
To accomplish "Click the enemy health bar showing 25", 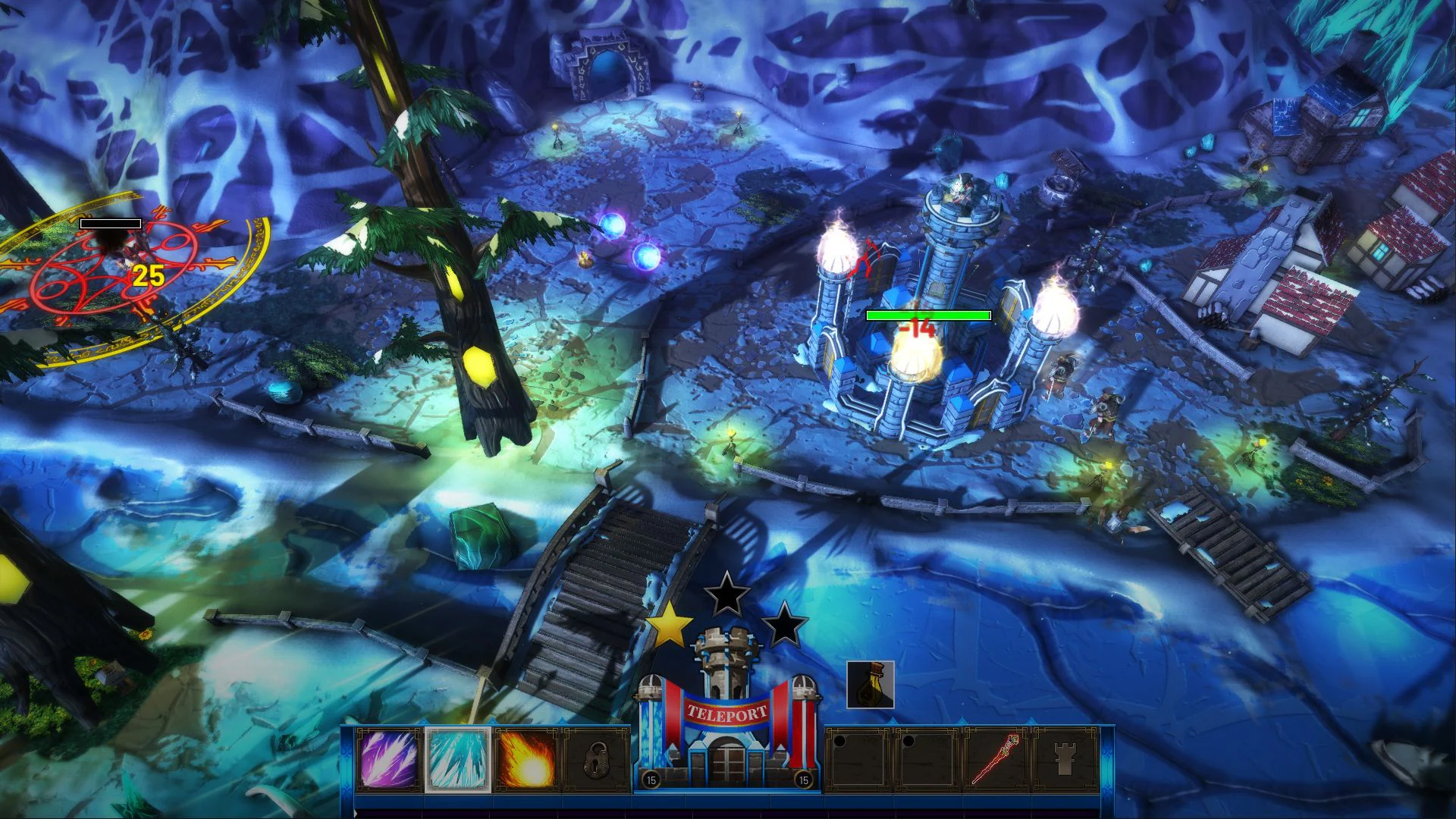I will click(110, 223).
